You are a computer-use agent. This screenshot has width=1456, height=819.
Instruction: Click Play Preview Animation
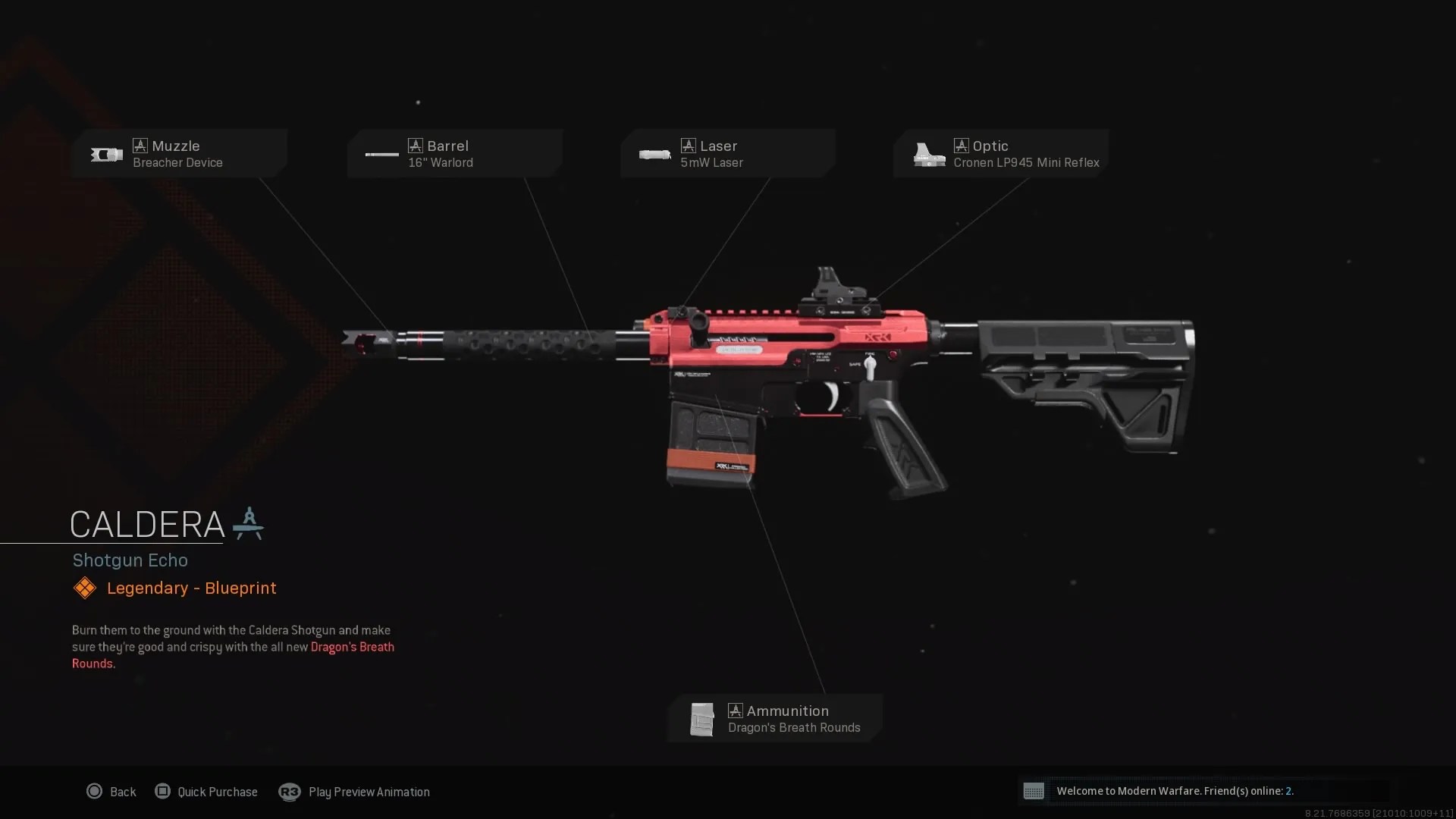(354, 792)
